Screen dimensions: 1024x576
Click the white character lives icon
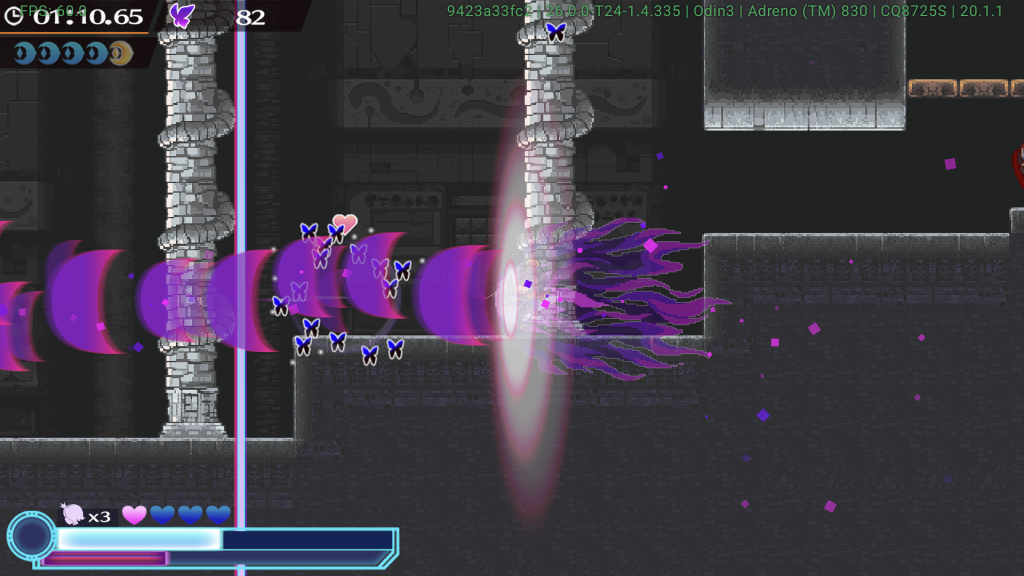[73, 514]
